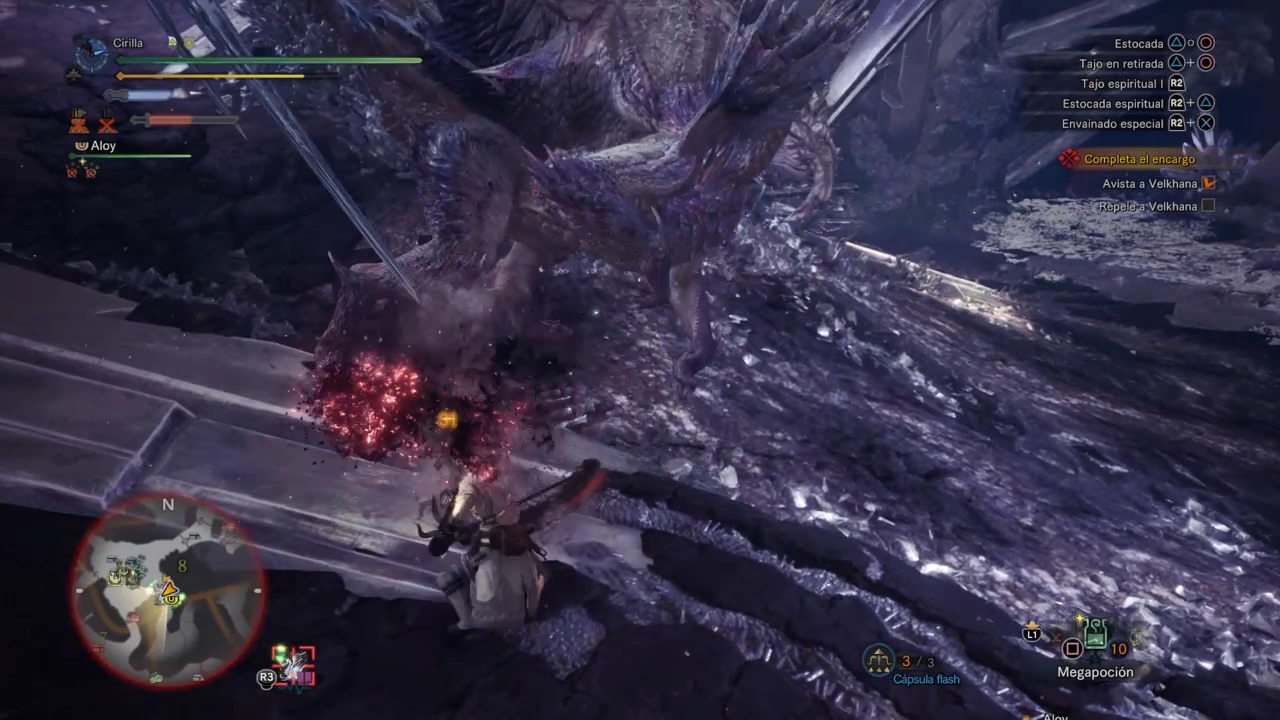Select the Aloy palico name entry
This screenshot has height=720, width=1280.
[x=103, y=146]
